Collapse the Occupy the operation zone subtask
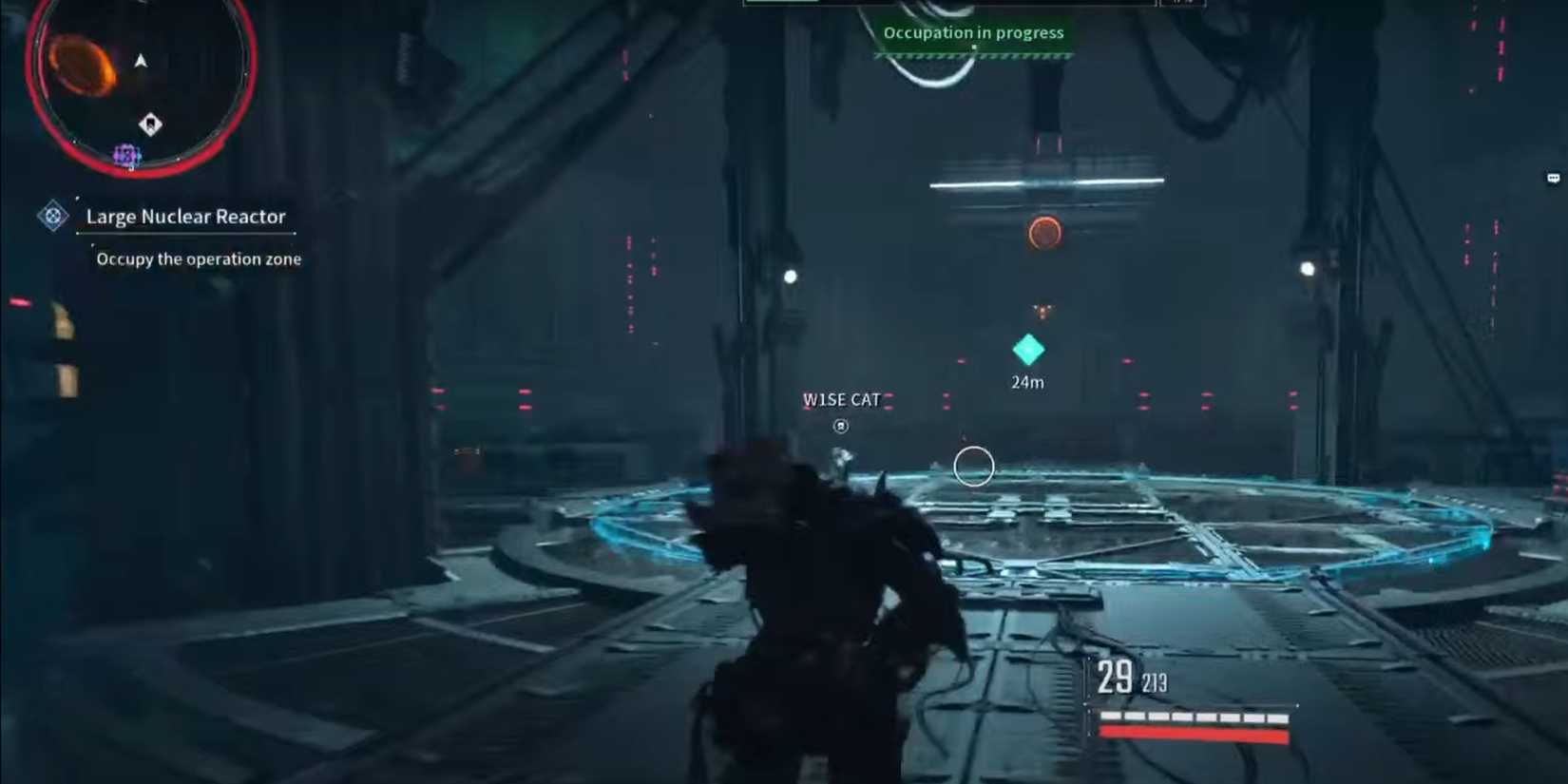The width and height of the screenshot is (1568, 784). coord(199,258)
